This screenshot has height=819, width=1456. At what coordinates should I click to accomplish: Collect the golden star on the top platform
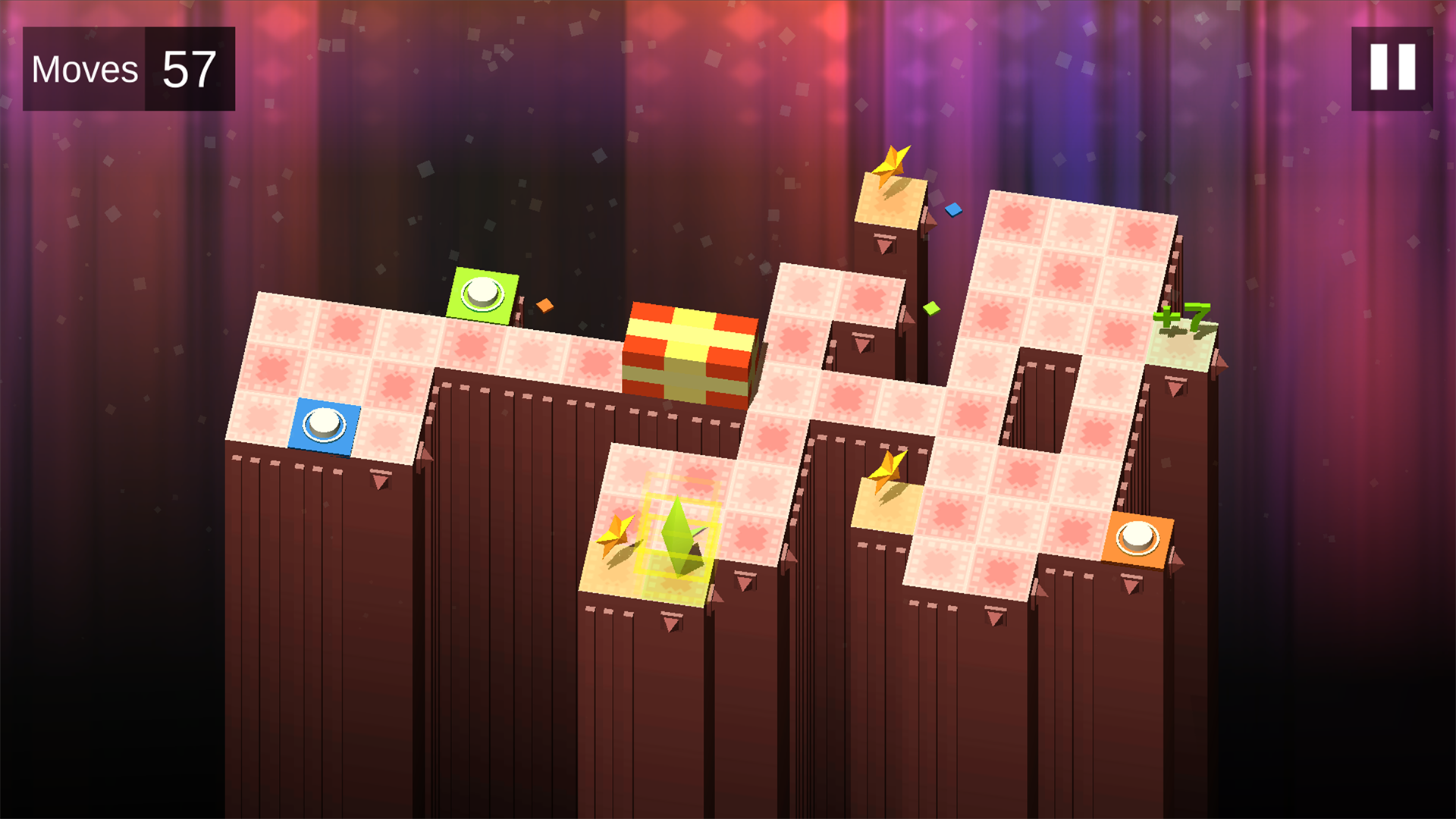(892, 163)
